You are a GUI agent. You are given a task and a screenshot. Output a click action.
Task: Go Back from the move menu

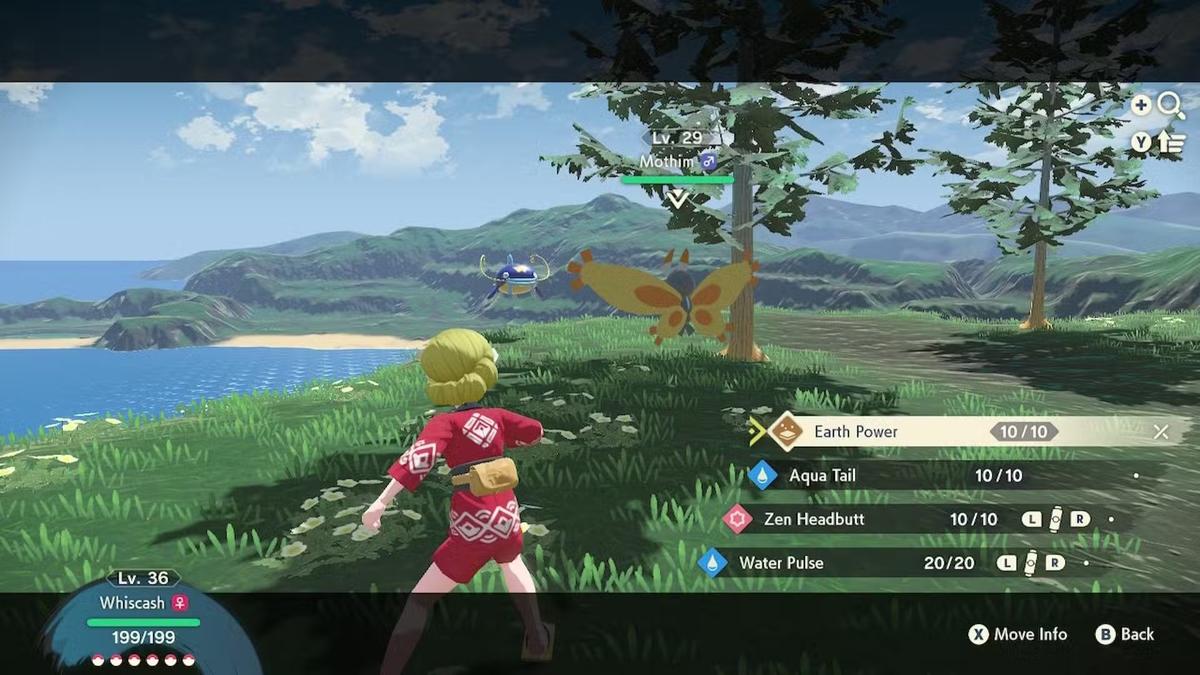pyautogui.click(x=1125, y=634)
